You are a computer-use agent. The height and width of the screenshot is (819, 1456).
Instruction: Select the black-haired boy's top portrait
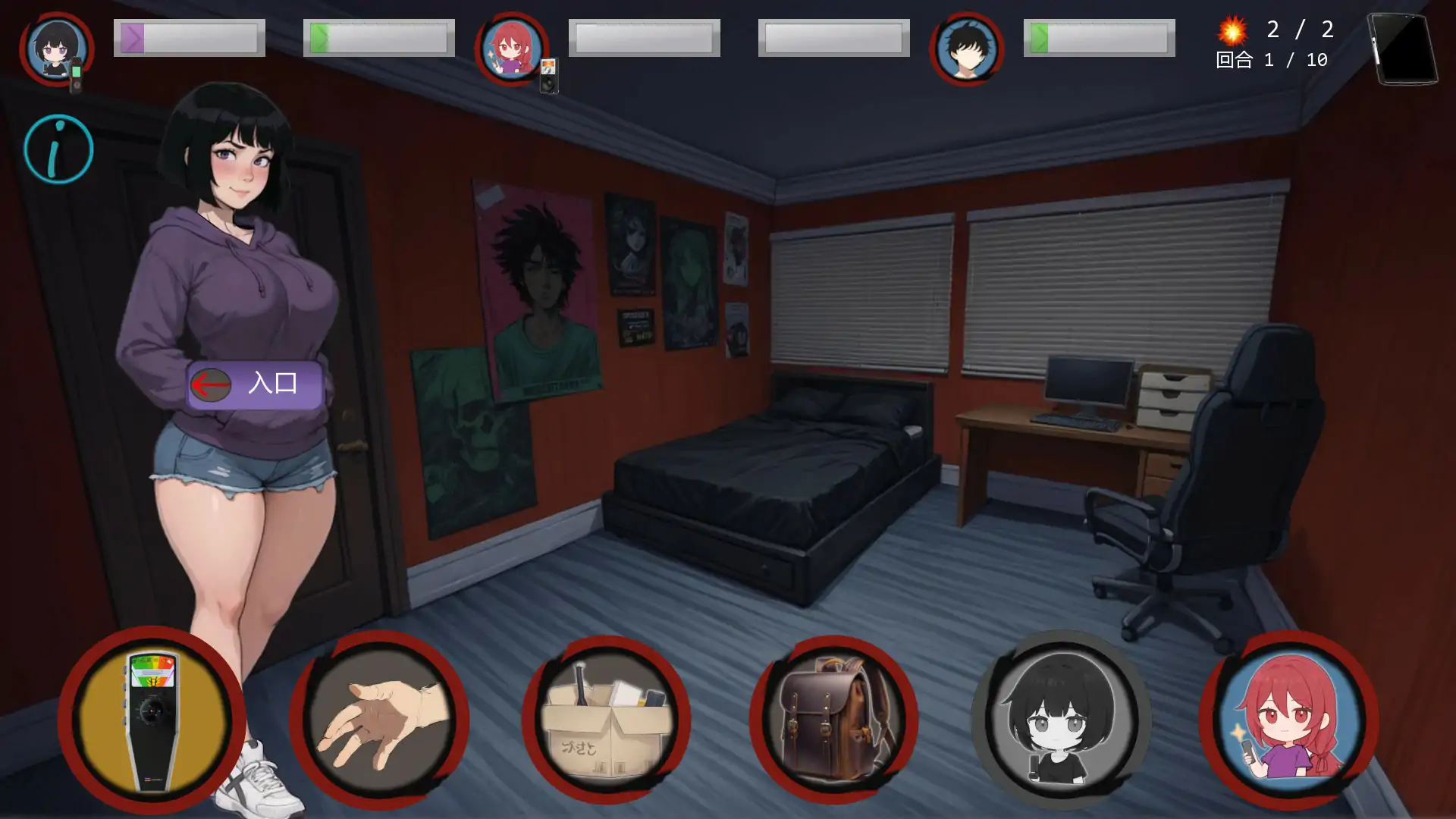pyautogui.click(x=966, y=49)
